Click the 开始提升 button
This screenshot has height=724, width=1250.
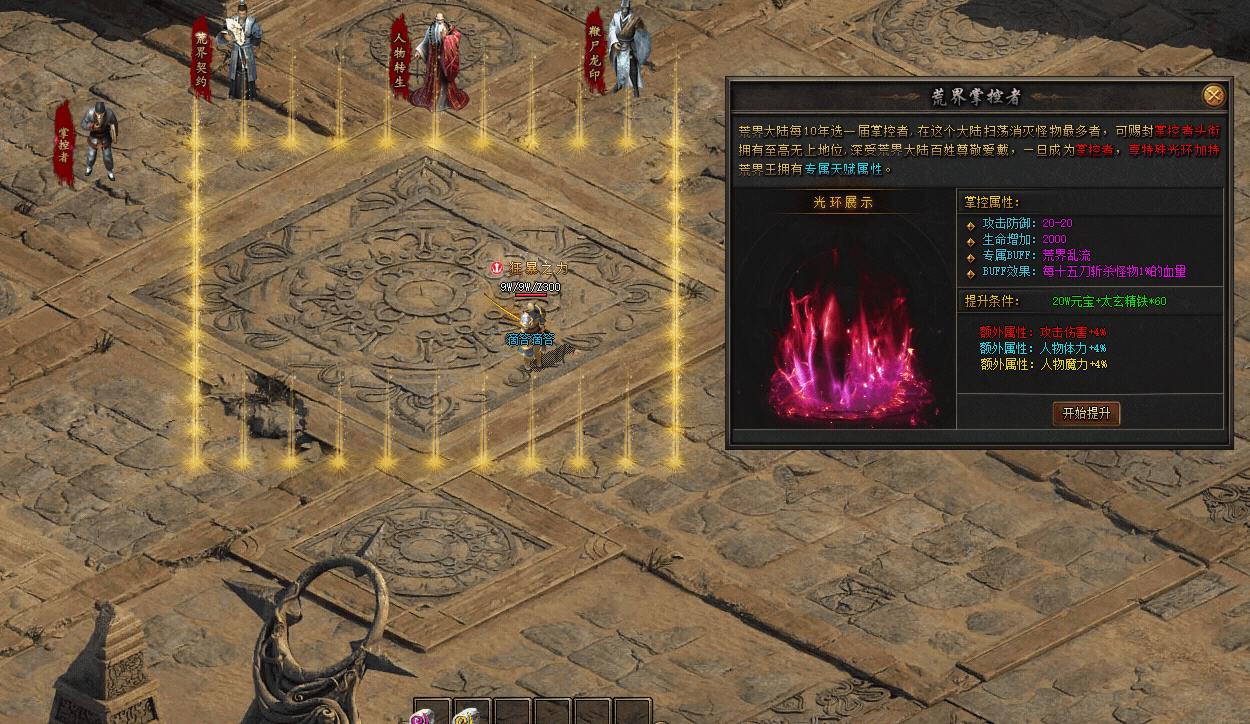point(1086,413)
